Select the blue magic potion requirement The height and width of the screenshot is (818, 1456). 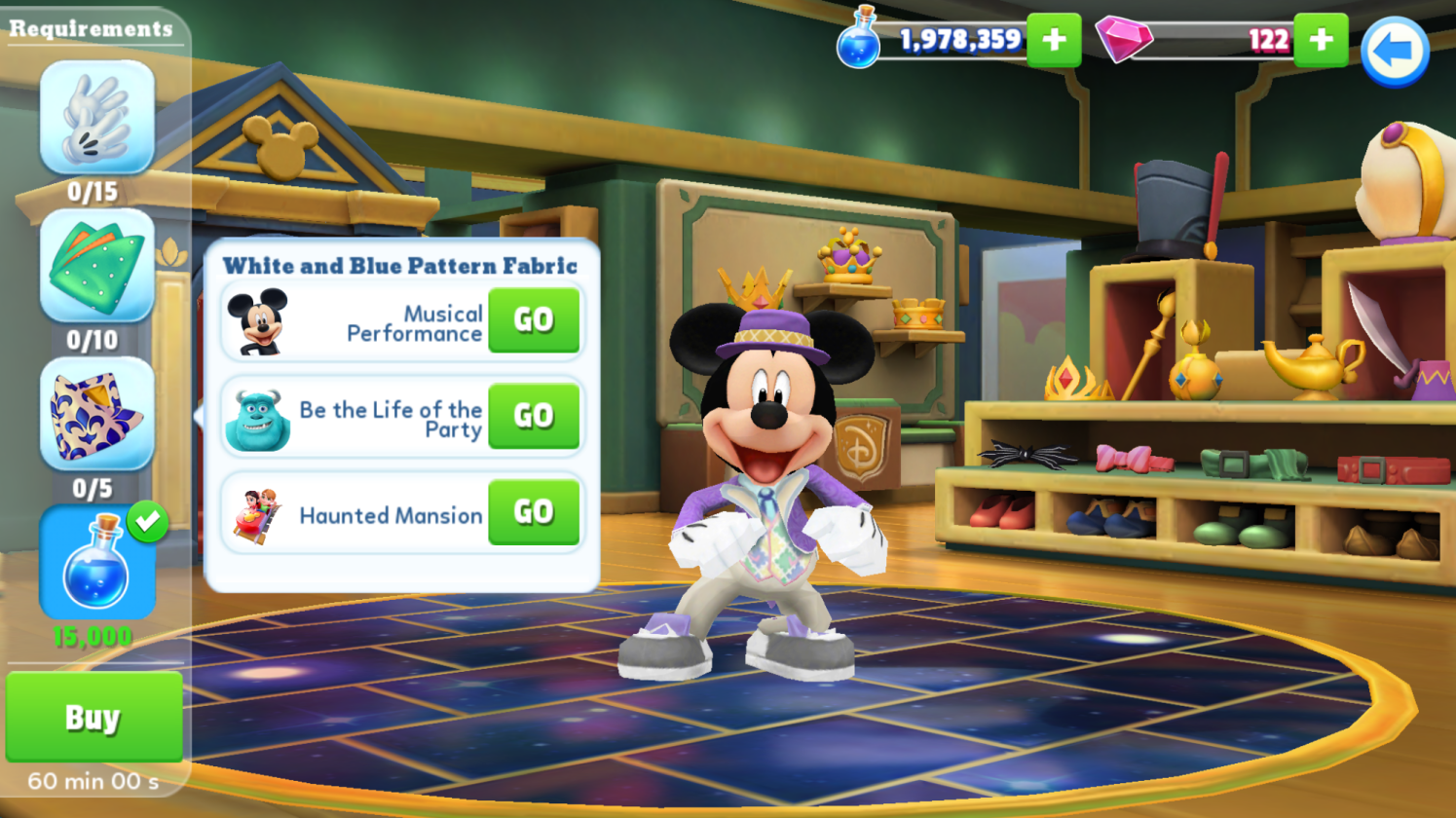pos(96,563)
